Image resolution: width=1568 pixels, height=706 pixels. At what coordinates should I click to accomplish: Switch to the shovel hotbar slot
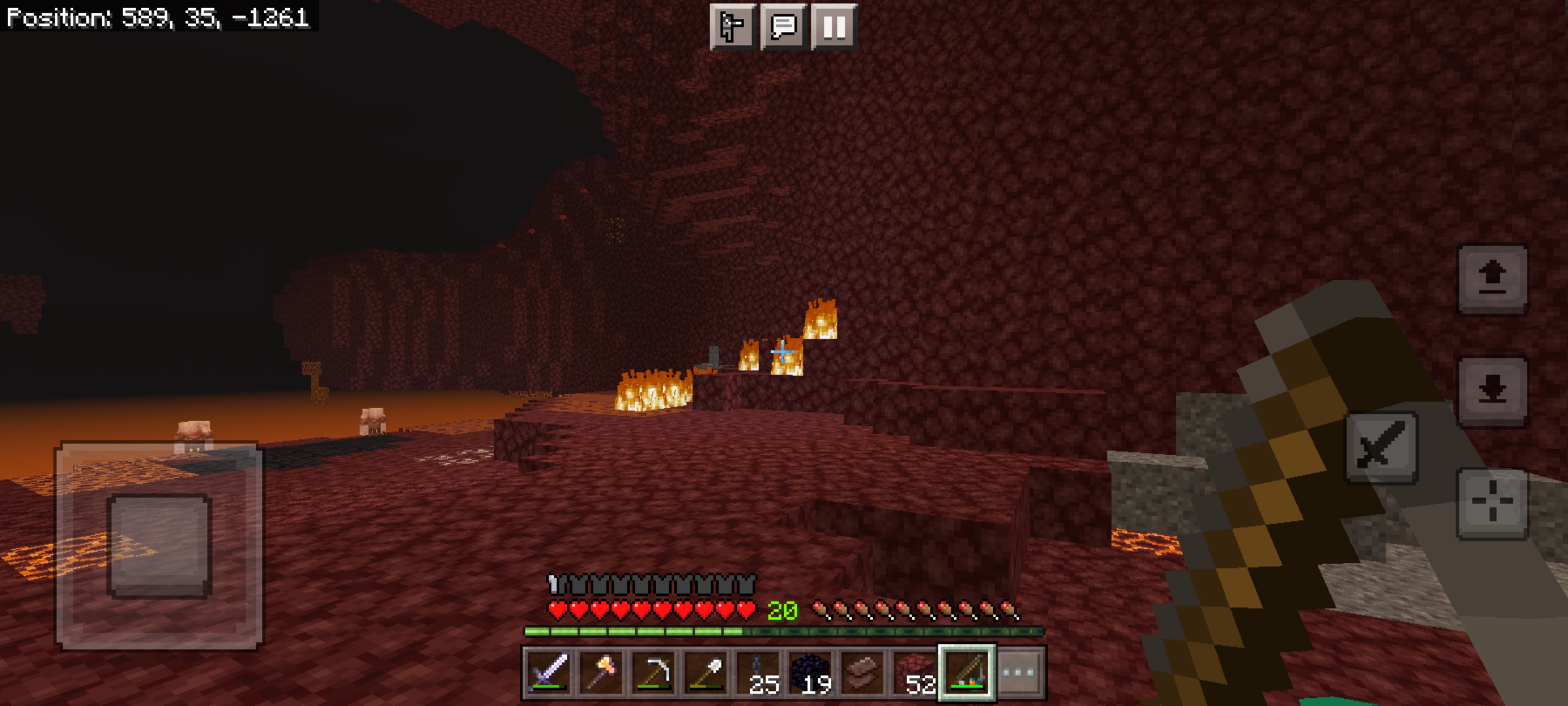(706, 673)
